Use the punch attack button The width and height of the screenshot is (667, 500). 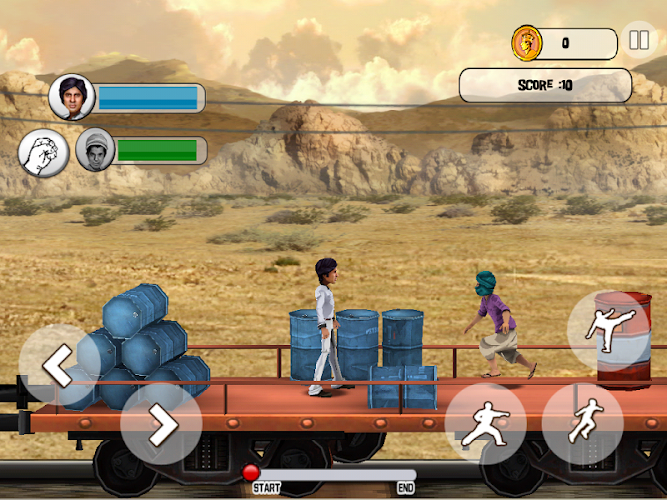[485, 423]
